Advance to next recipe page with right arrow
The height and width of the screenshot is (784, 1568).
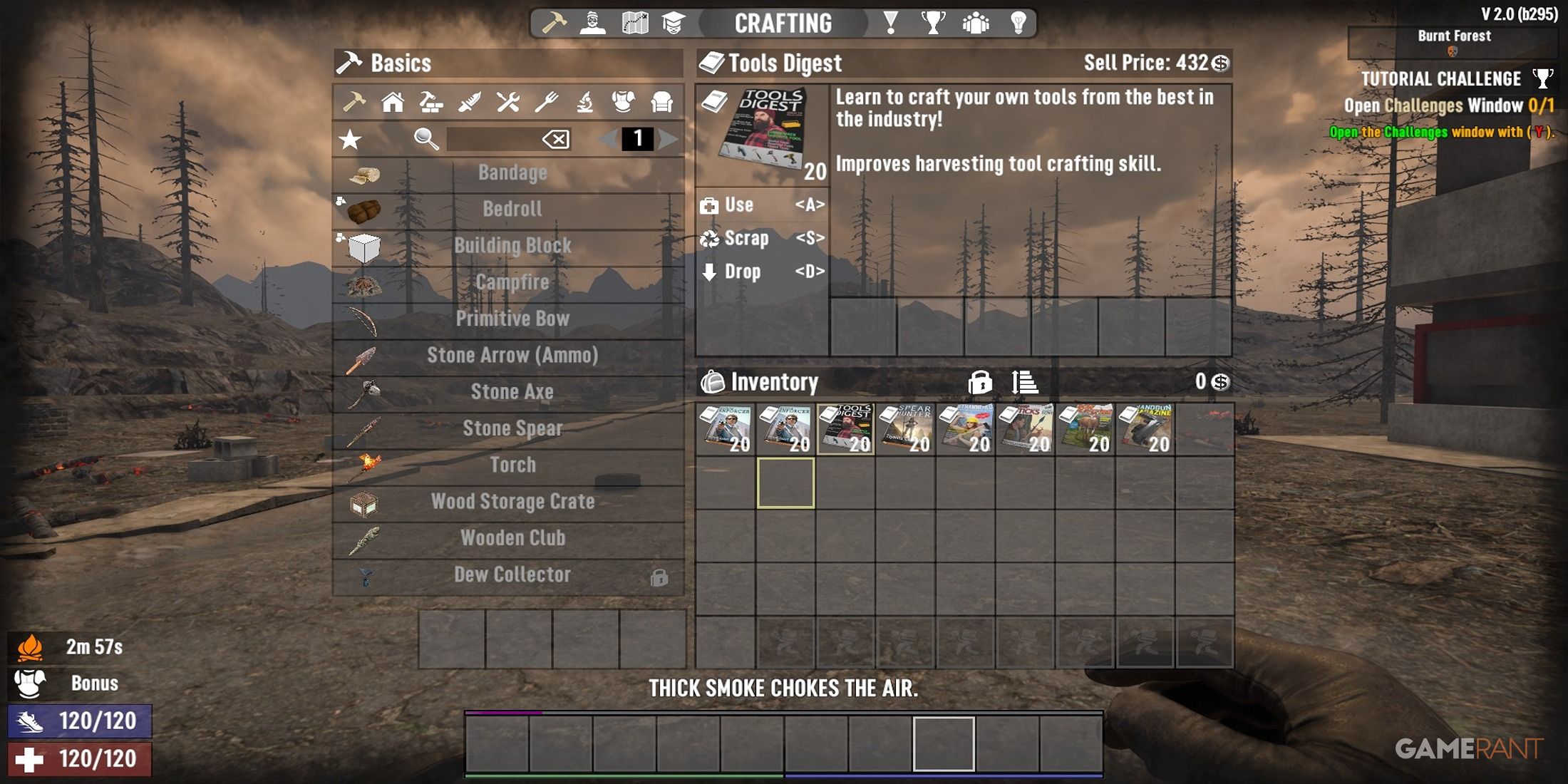pos(666,140)
